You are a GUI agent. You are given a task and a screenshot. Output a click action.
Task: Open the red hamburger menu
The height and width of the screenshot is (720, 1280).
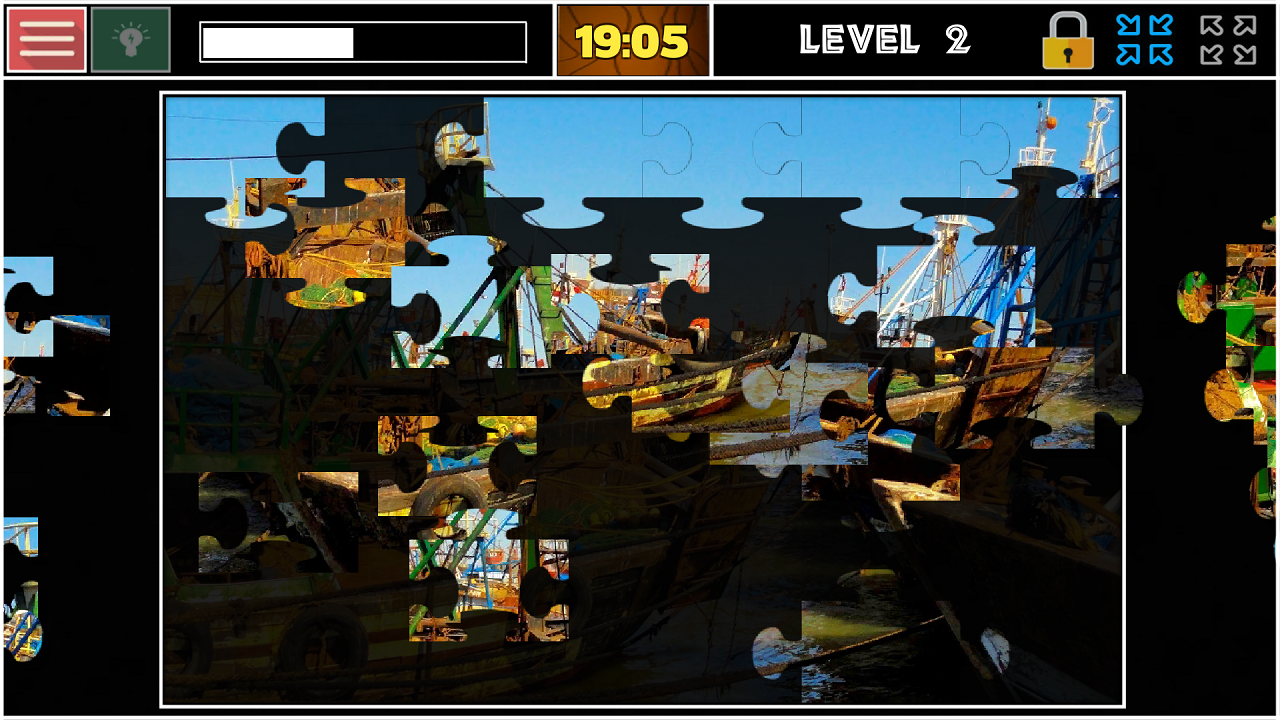[x=45, y=39]
